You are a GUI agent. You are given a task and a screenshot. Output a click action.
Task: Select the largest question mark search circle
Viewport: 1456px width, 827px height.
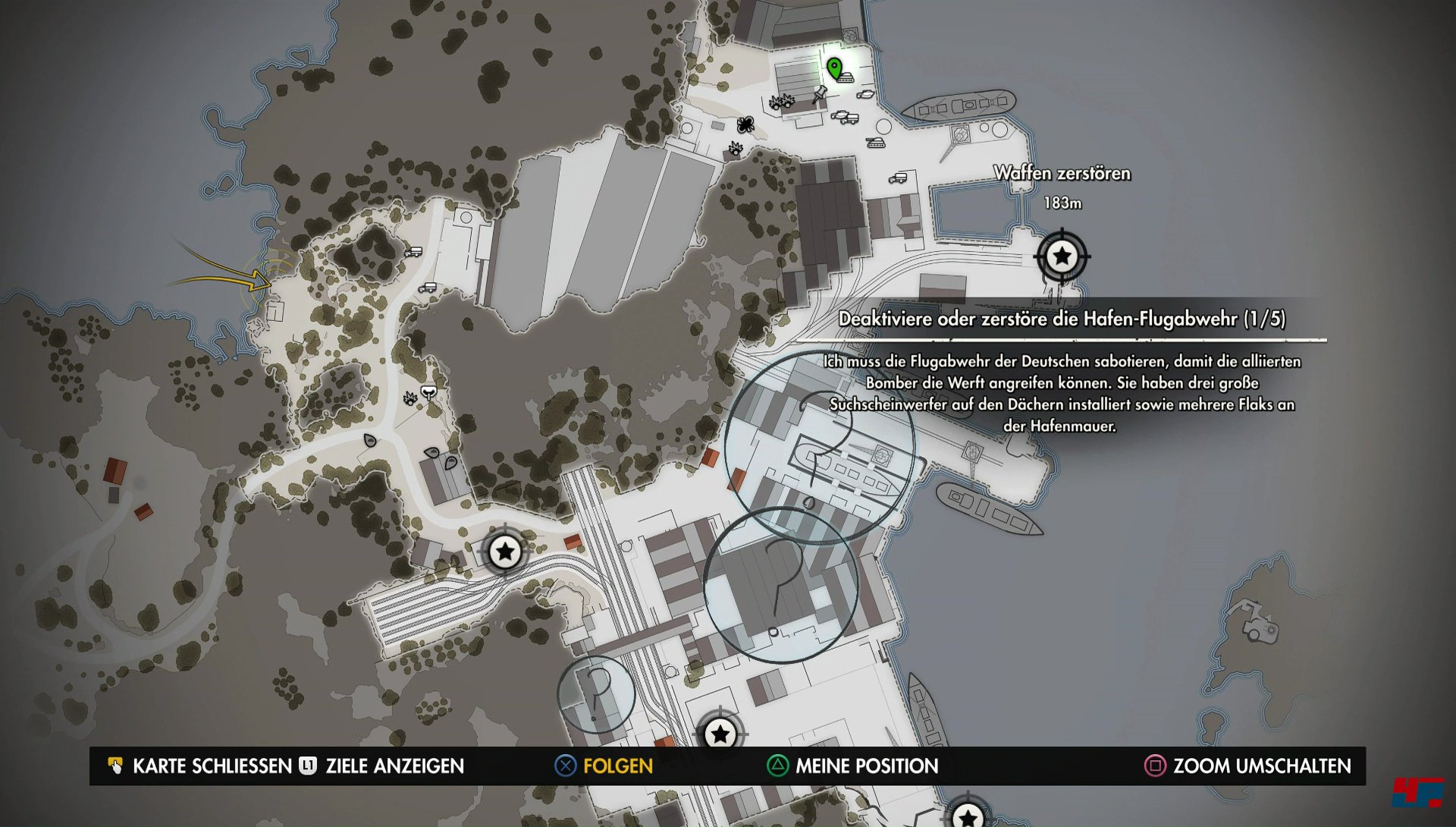click(x=819, y=448)
